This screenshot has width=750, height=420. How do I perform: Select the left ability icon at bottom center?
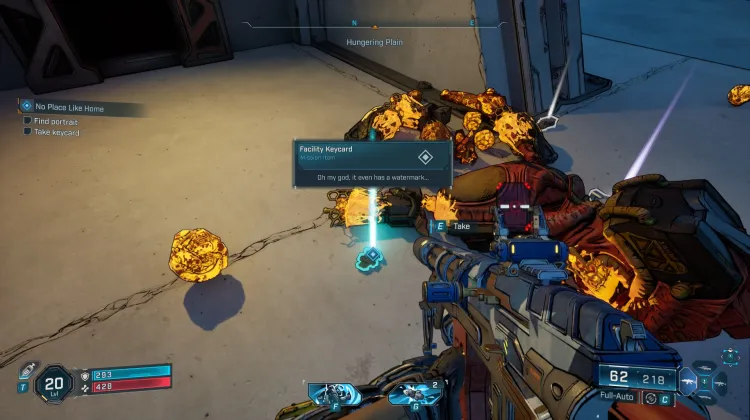(331, 393)
